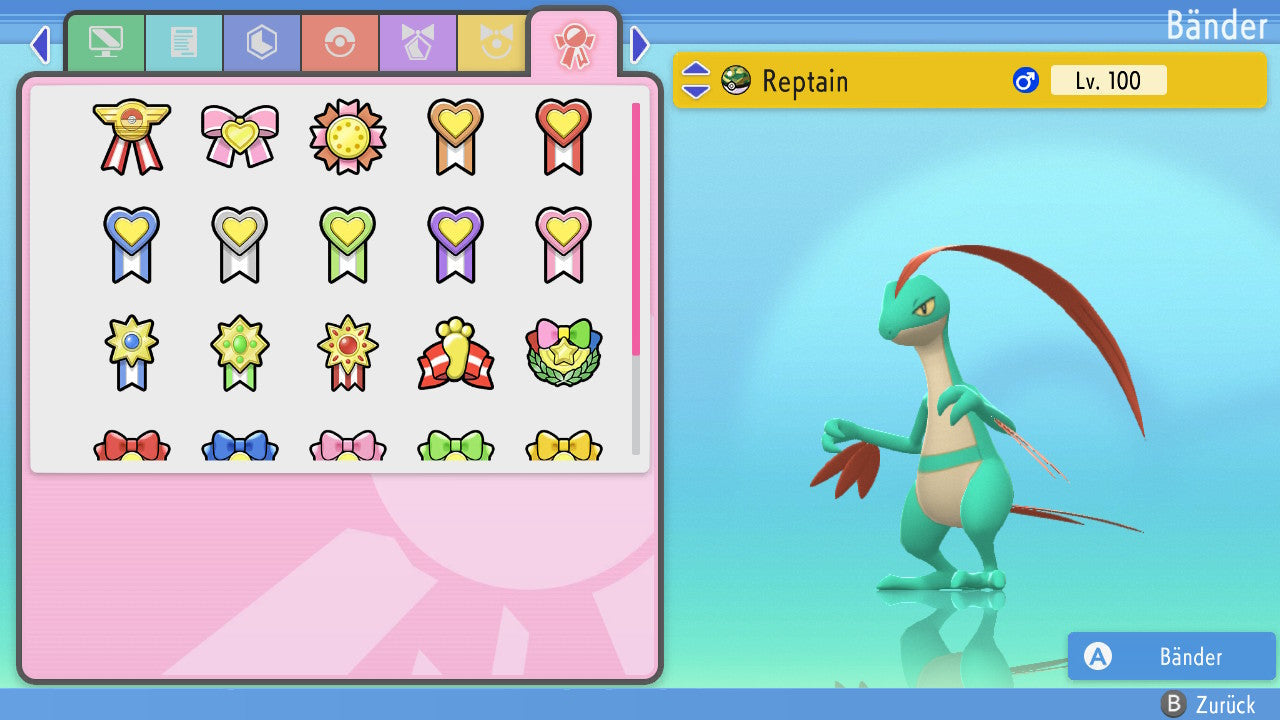Click the ribbon list scrollbar
Screen dimensions: 1280x720
pos(636,278)
